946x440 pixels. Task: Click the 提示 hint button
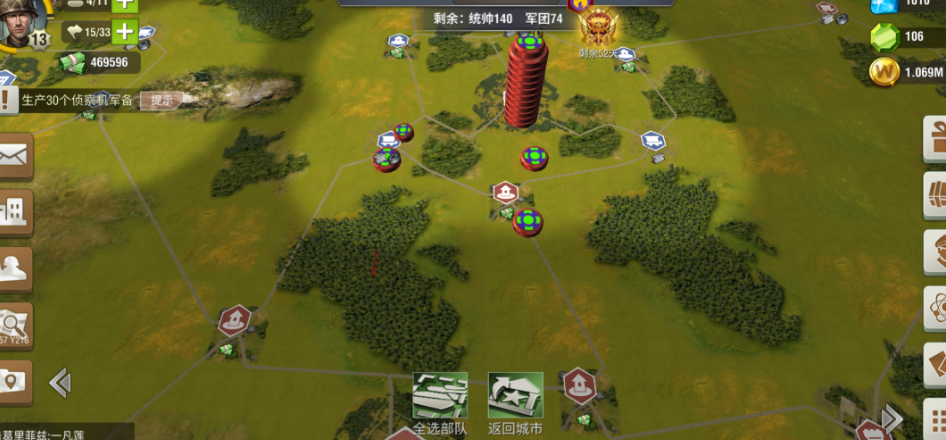click(x=162, y=100)
